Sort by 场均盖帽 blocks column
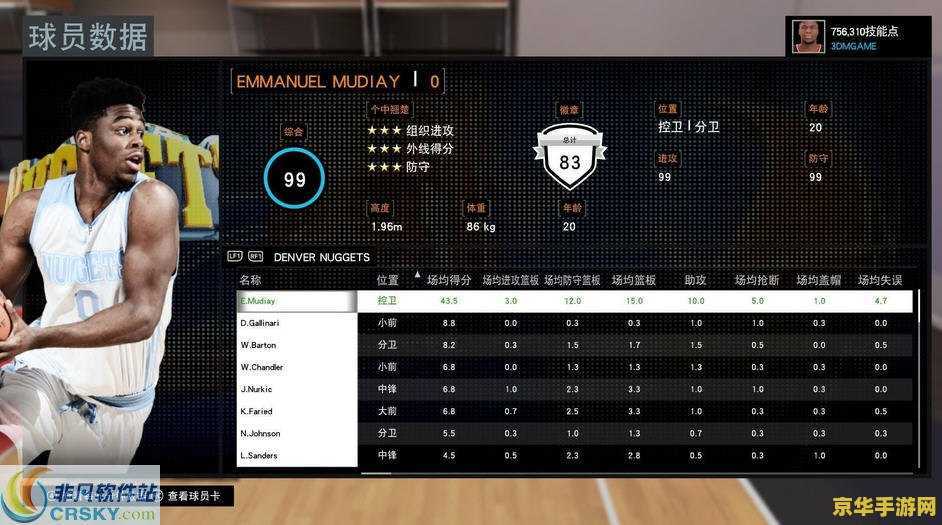942x525 pixels. coord(819,280)
